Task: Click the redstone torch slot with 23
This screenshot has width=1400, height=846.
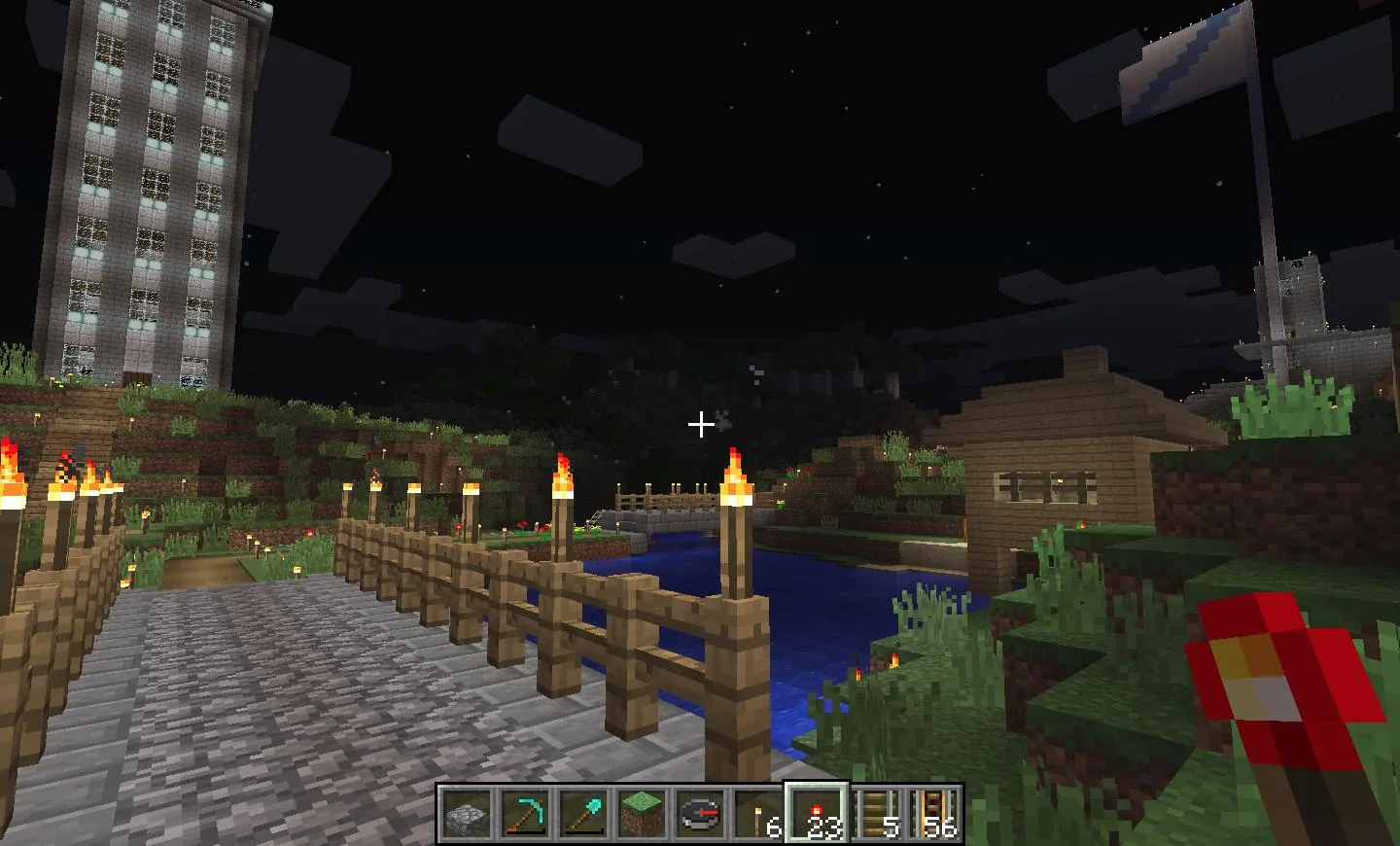Action: pos(817,813)
